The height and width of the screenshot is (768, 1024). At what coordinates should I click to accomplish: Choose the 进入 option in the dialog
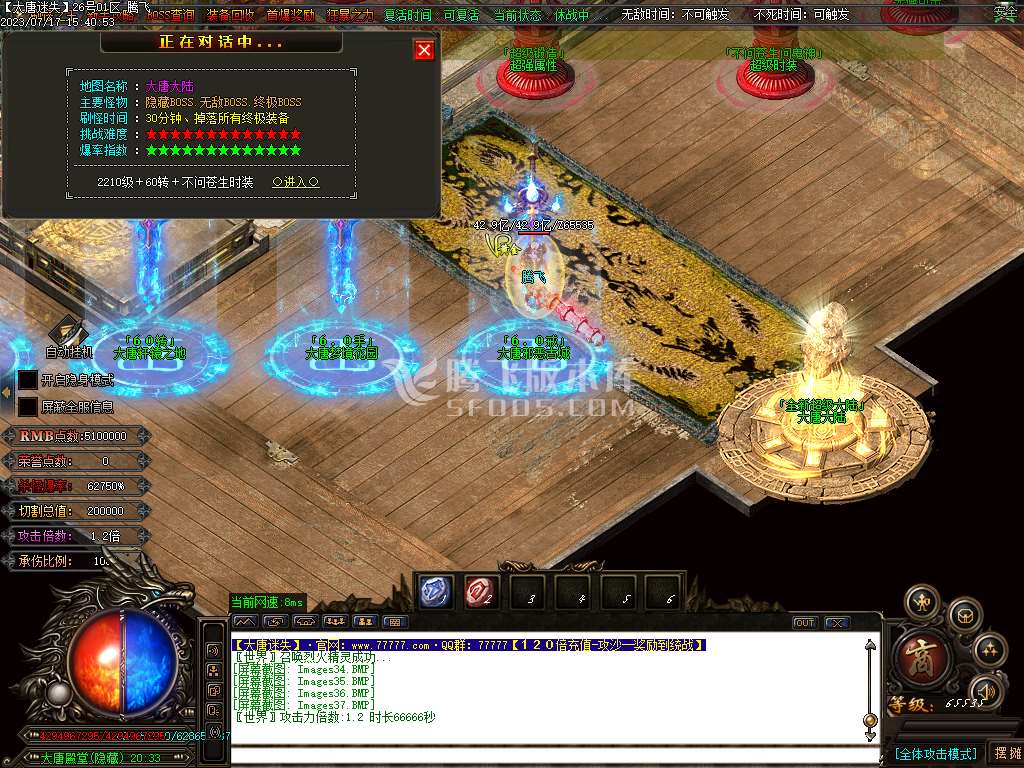pos(295,182)
